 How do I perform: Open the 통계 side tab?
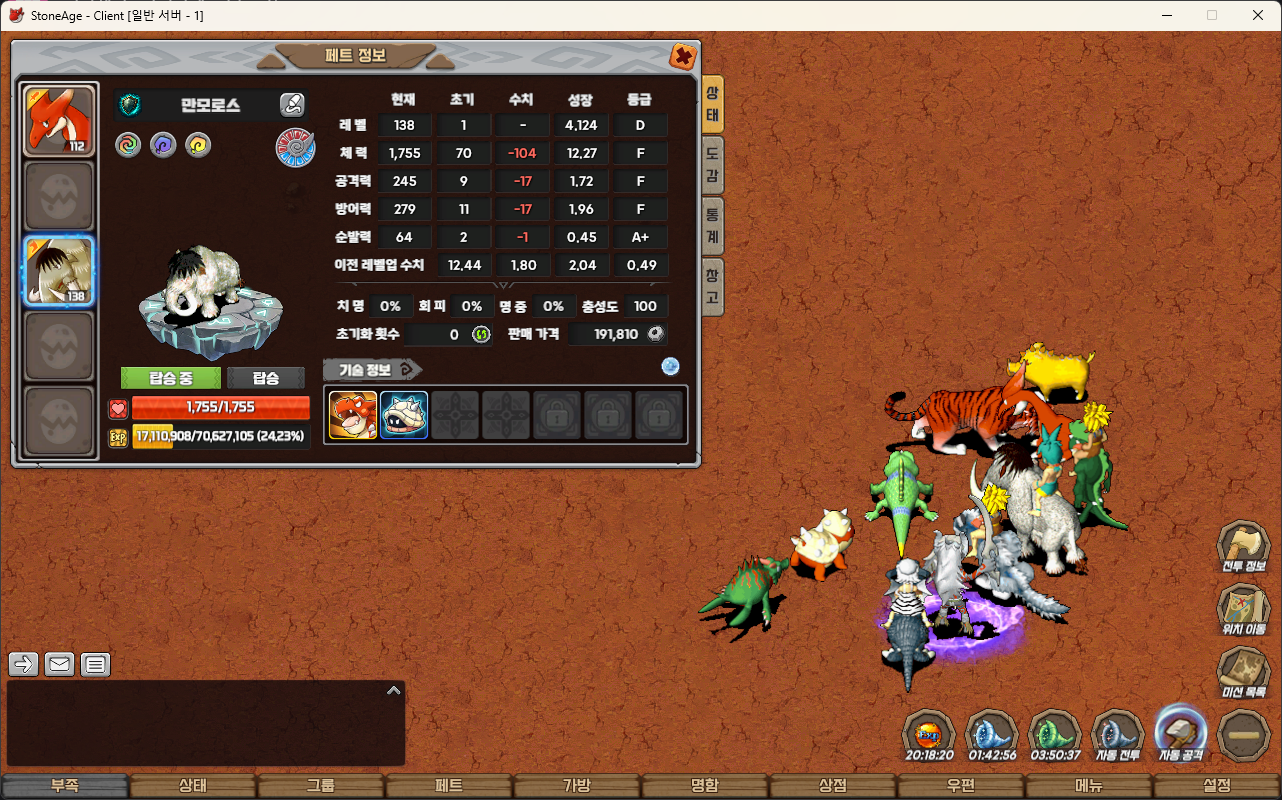(x=712, y=225)
